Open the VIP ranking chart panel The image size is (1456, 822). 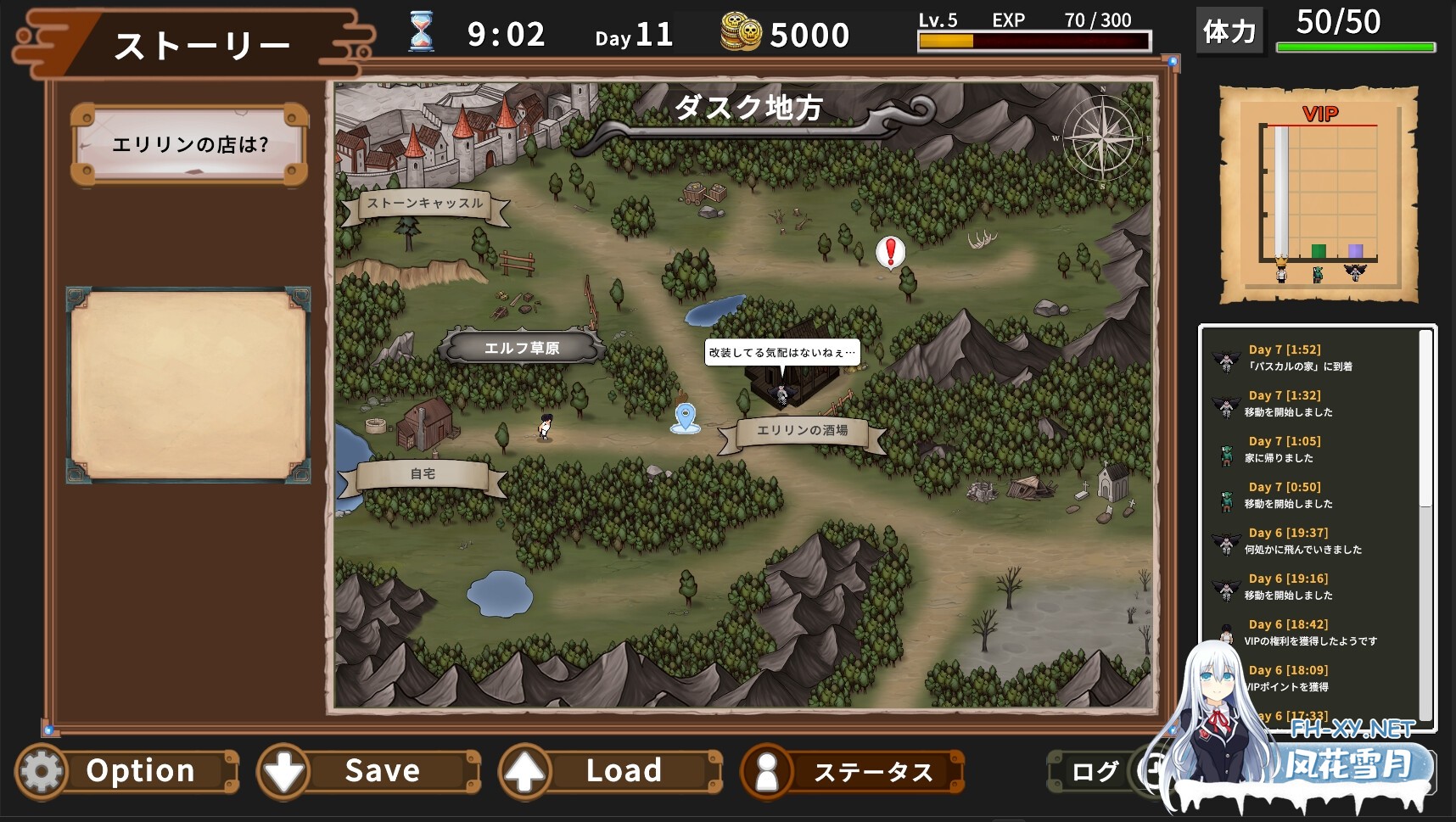coord(1319,194)
